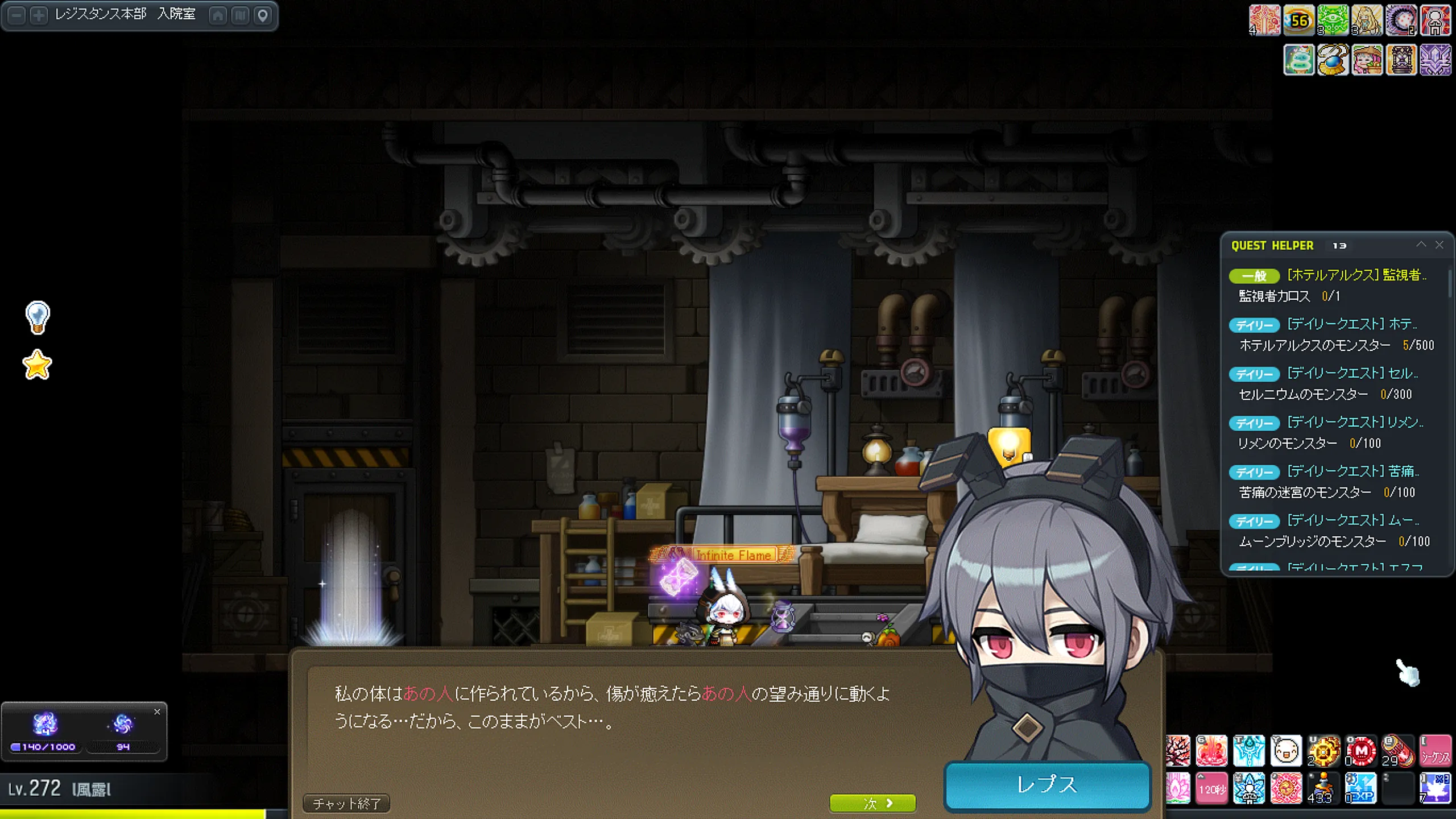Advance dialogue with the green 次 button
This screenshot has height=819, width=1456.
[x=872, y=803]
